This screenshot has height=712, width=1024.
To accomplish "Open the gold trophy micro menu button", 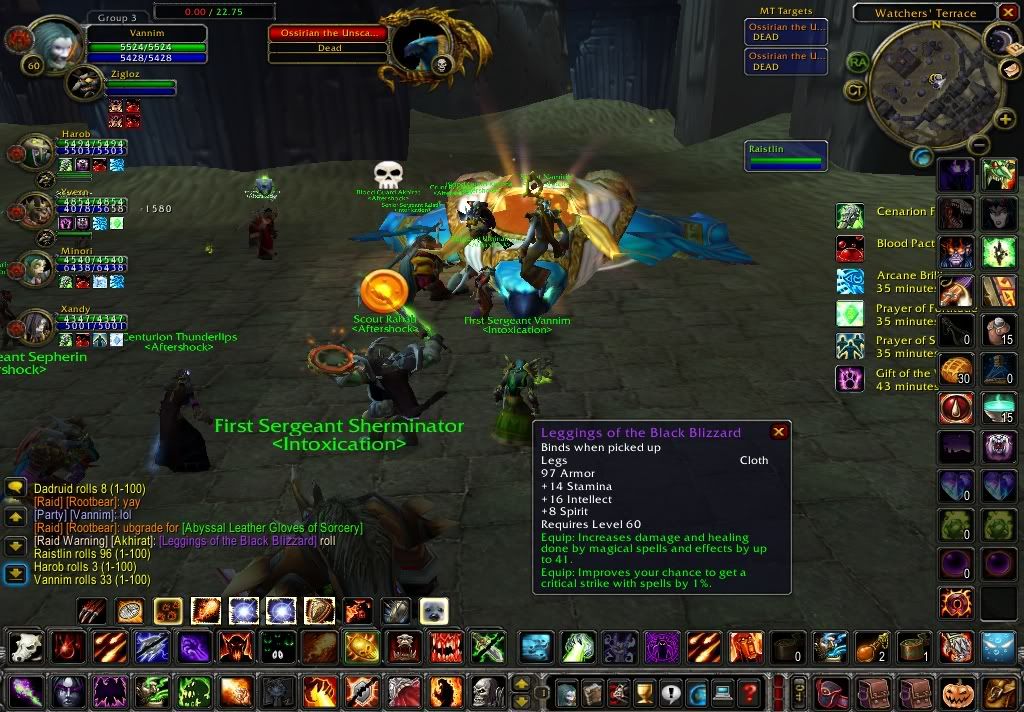I will click(645, 692).
